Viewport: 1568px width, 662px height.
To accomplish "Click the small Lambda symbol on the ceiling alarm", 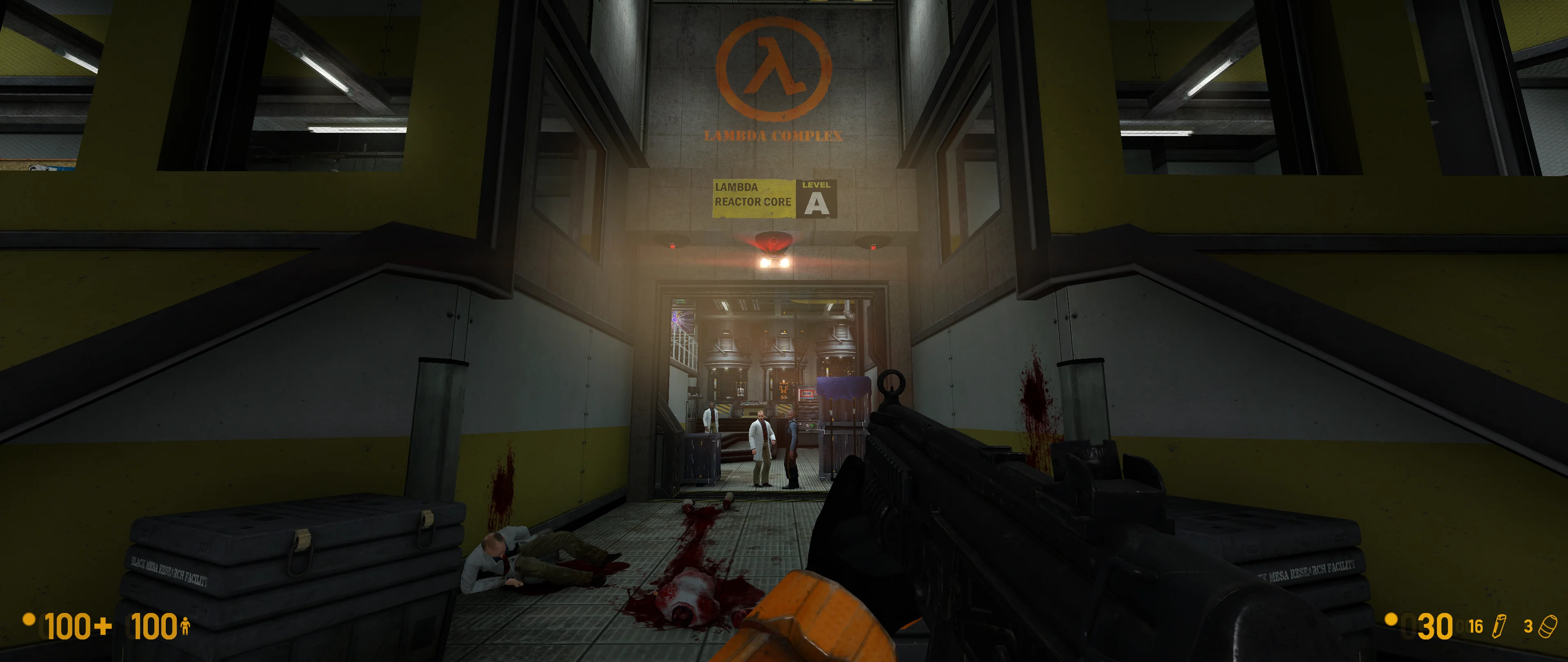I will coord(774,242).
